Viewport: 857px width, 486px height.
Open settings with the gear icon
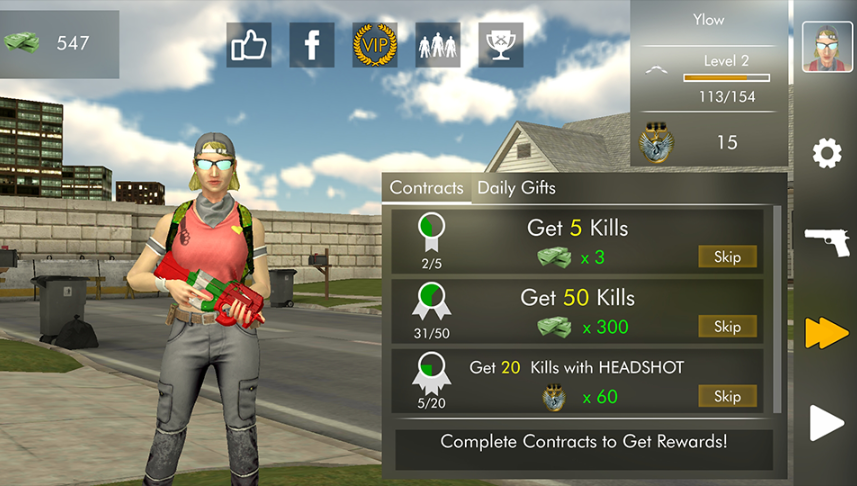coord(827,153)
